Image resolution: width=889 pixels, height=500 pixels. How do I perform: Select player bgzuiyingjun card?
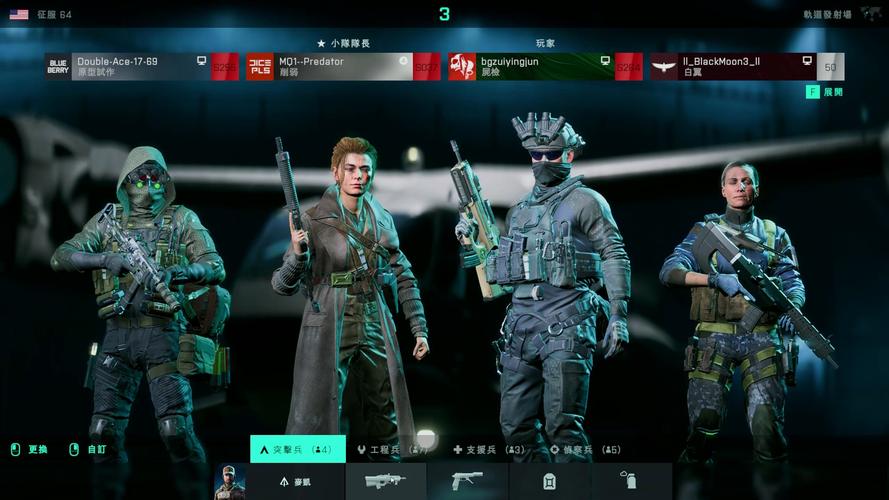(x=545, y=67)
